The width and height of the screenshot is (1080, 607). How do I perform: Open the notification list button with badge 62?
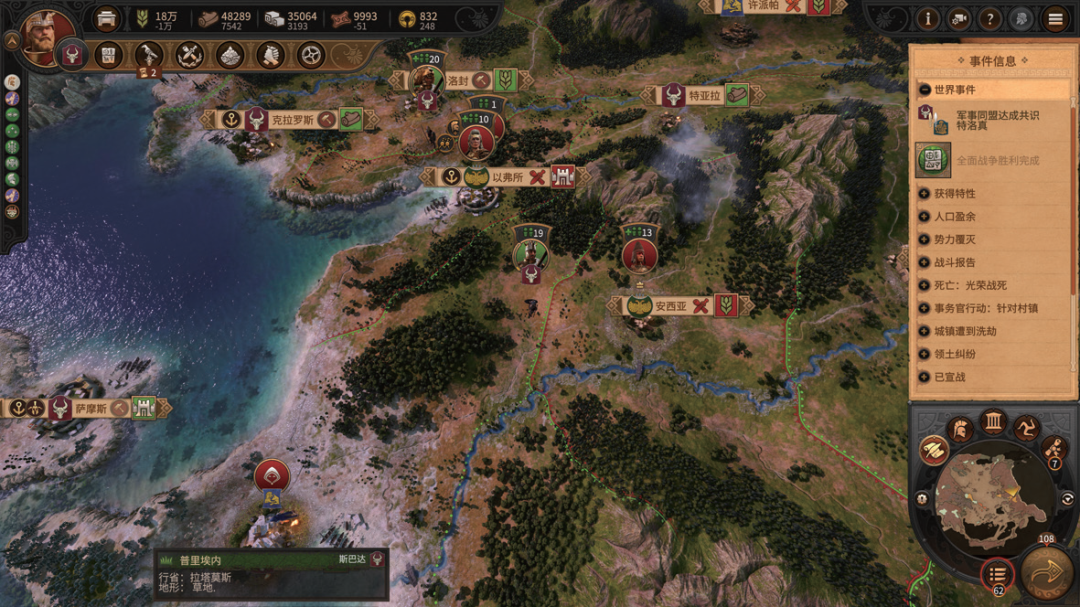[996, 573]
